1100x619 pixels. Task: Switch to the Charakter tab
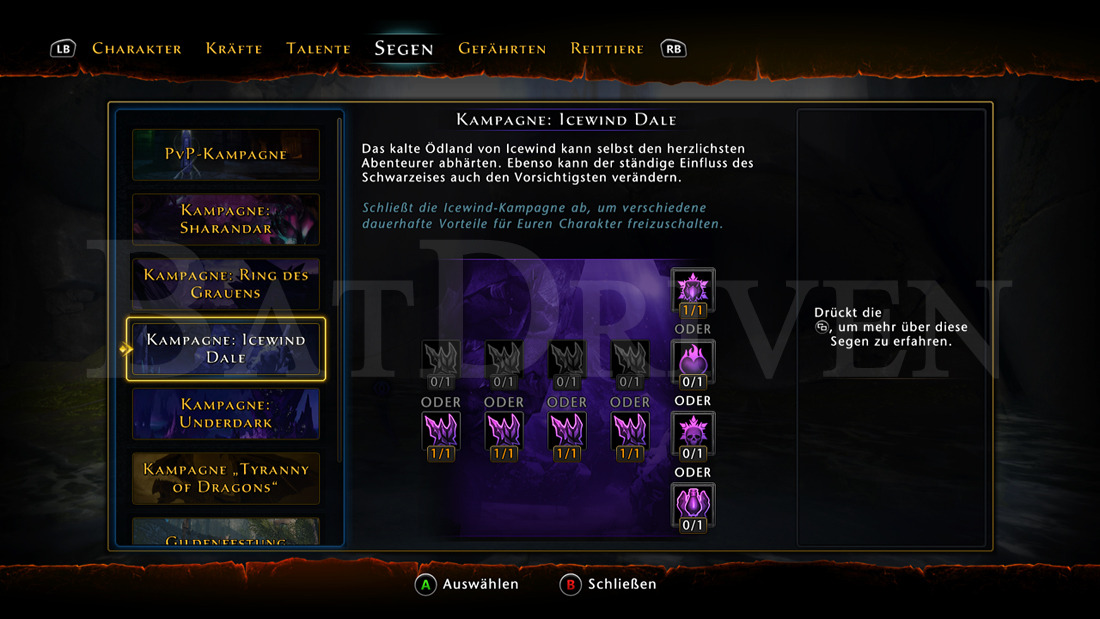(x=137, y=48)
